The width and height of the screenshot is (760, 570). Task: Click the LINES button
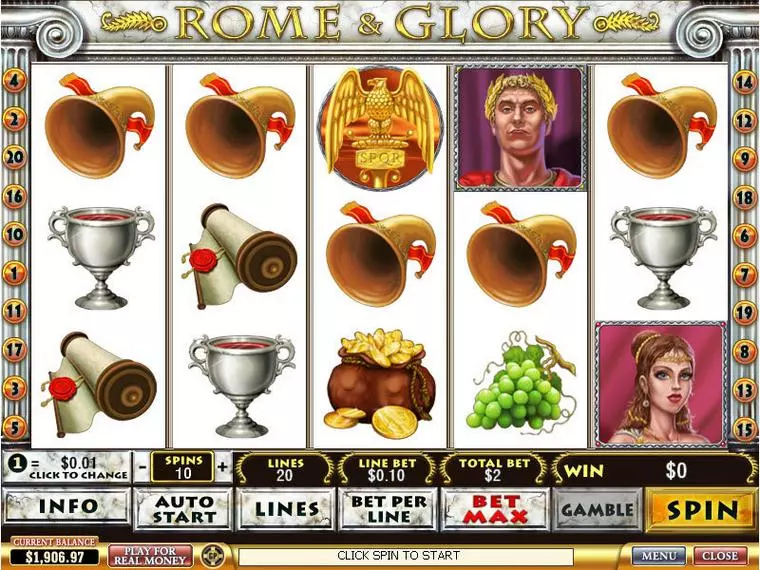pyautogui.click(x=285, y=509)
